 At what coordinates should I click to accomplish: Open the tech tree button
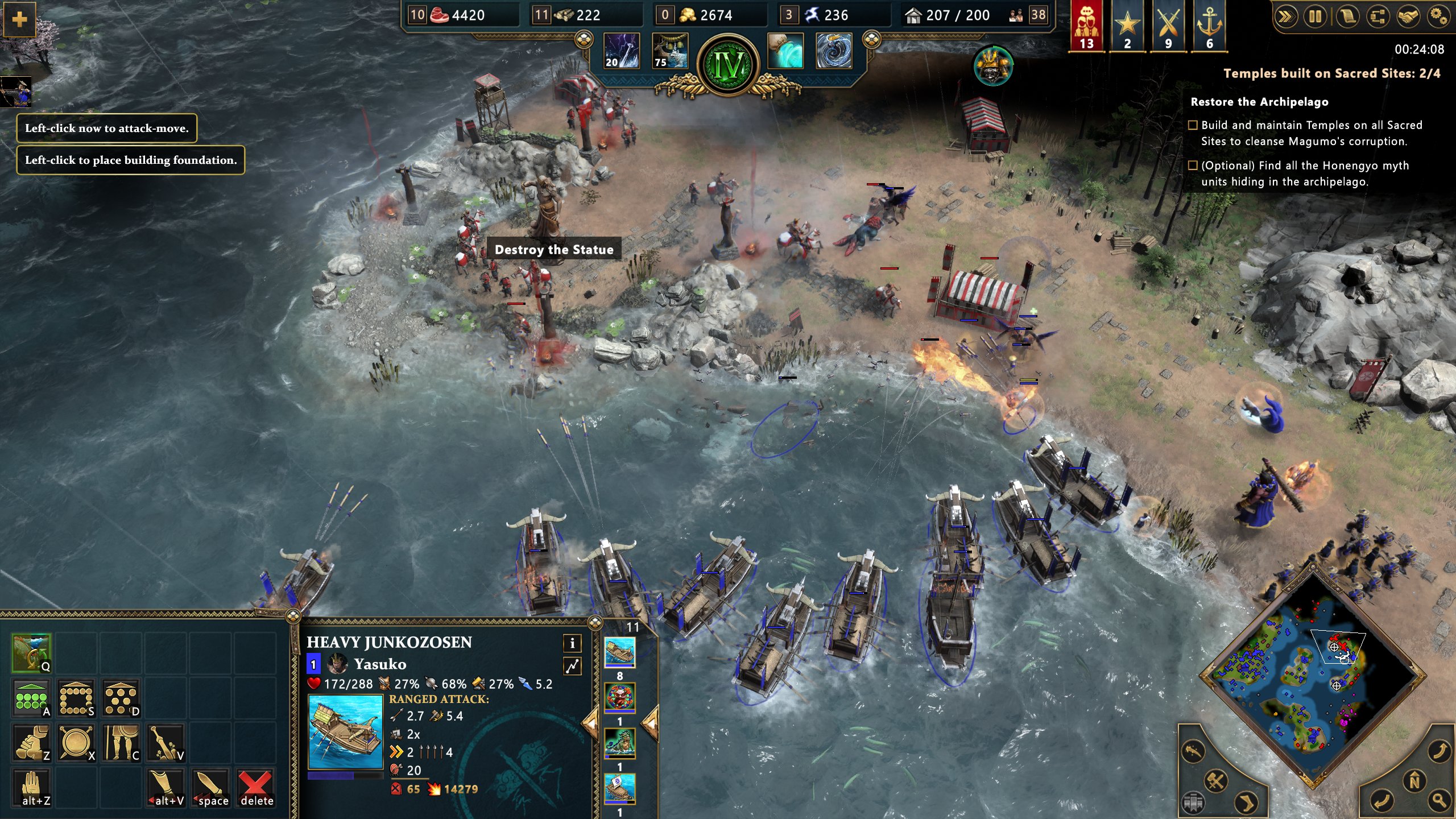[1377, 17]
